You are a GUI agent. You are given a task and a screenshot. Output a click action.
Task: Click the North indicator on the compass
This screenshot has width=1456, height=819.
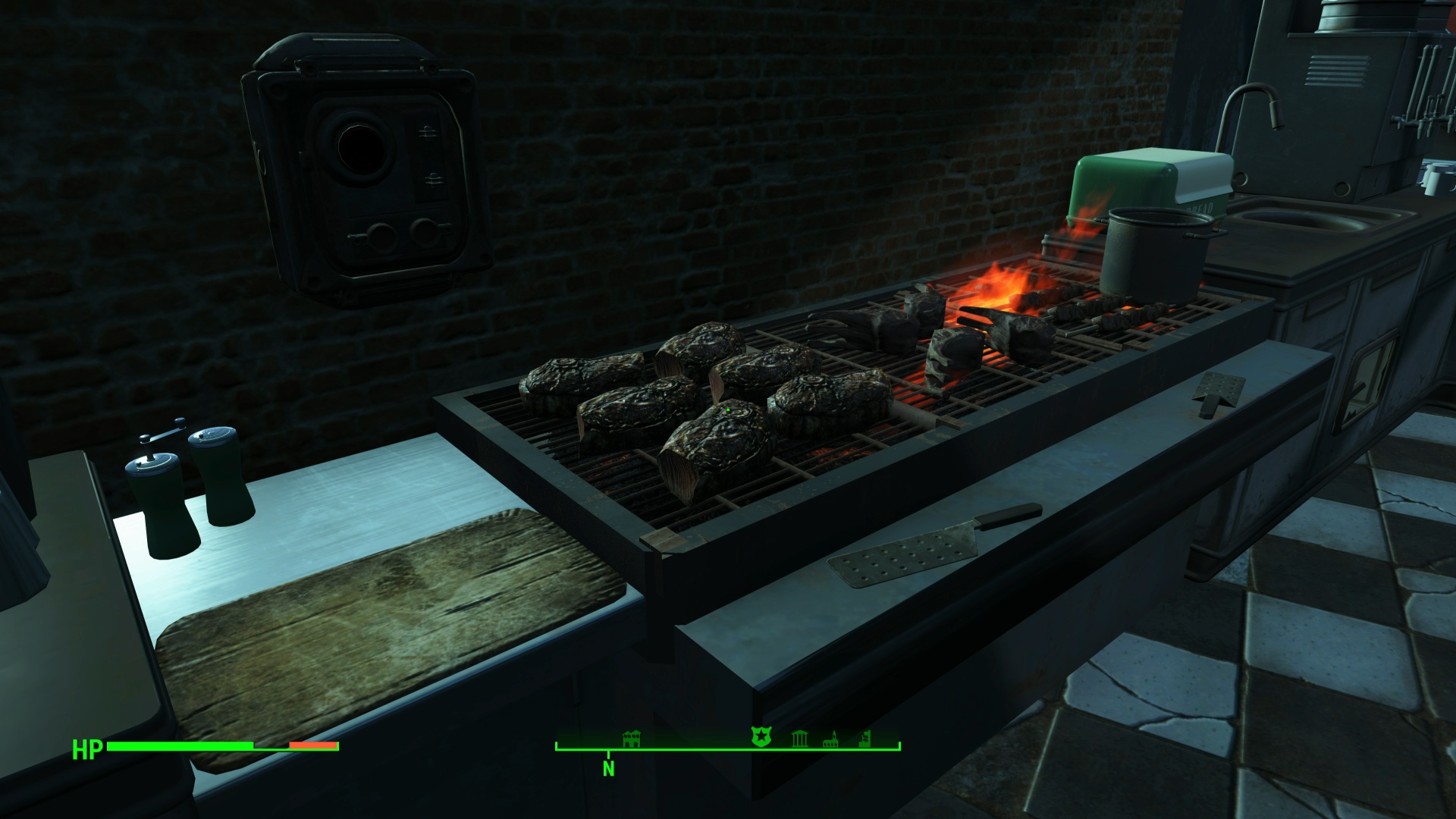(608, 768)
